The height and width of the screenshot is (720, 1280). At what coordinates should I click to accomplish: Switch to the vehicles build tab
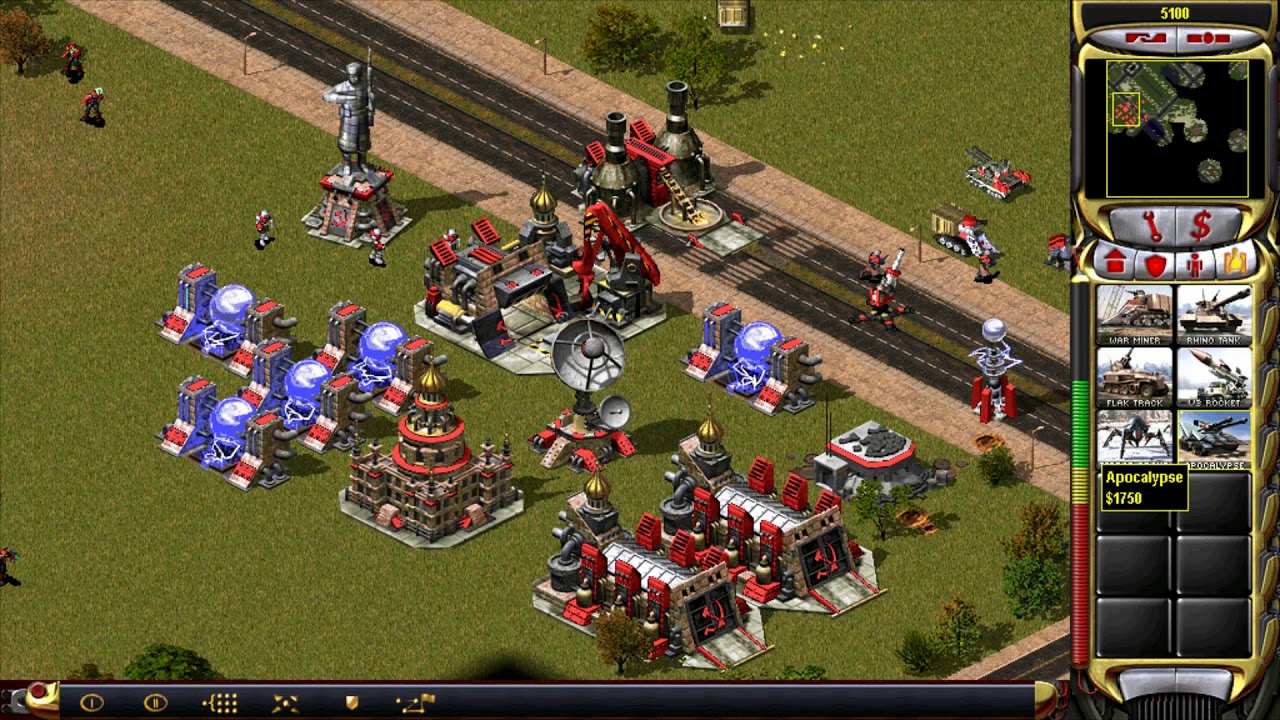point(1234,263)
